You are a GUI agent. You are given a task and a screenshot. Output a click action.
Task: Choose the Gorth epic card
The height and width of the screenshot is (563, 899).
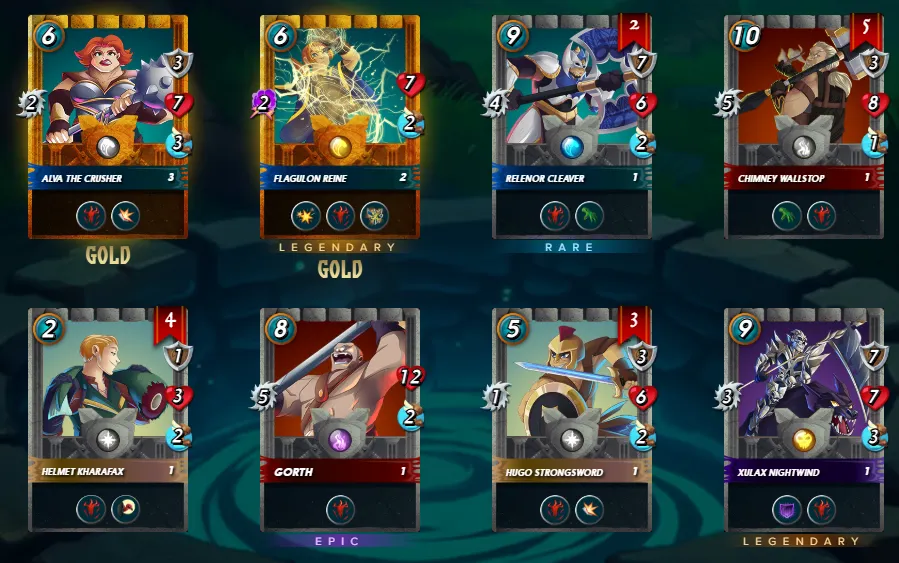tap(340, 418)
